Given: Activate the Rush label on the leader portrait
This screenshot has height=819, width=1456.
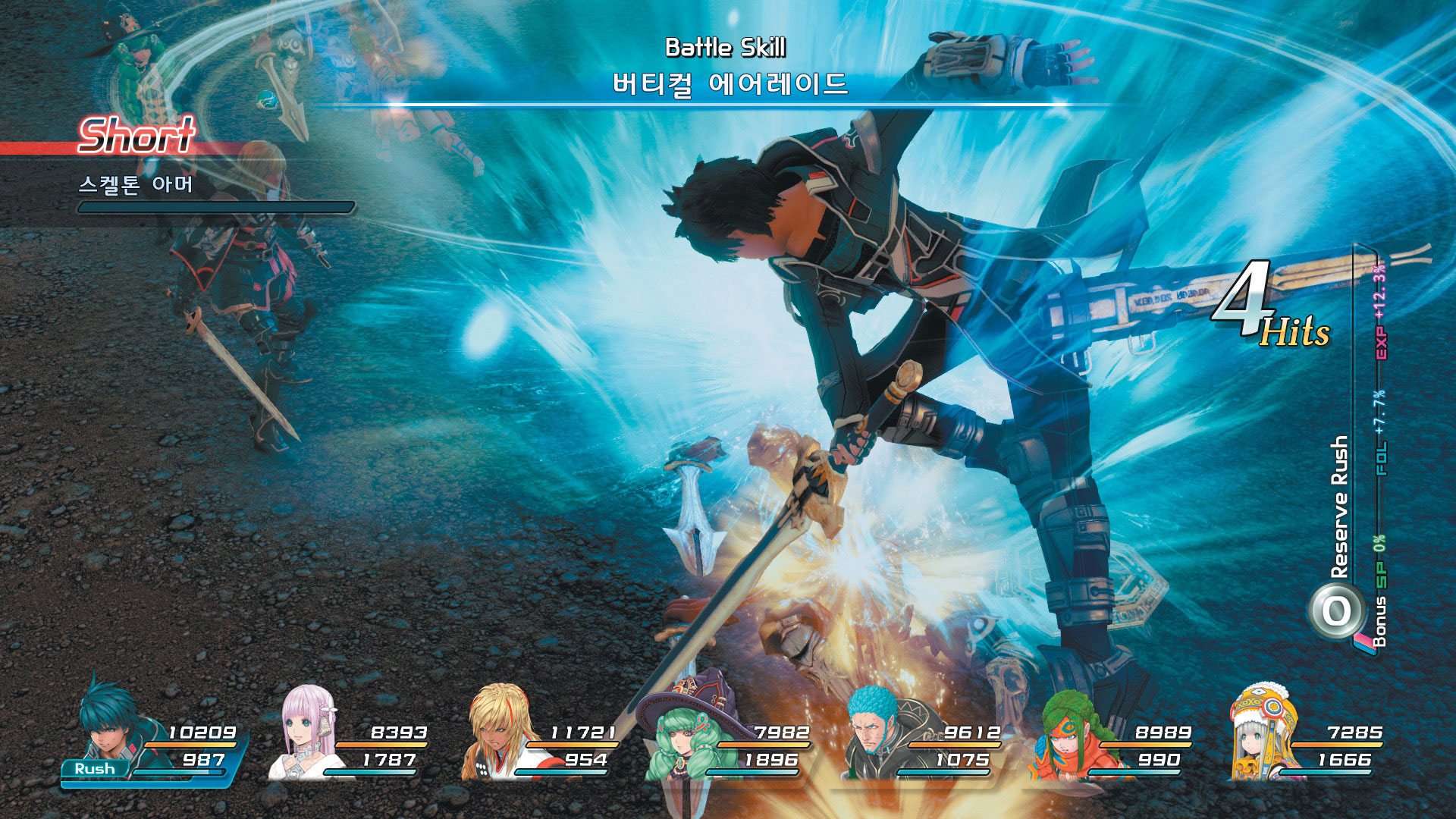Looking at the screenshot, I should [95, 768].
